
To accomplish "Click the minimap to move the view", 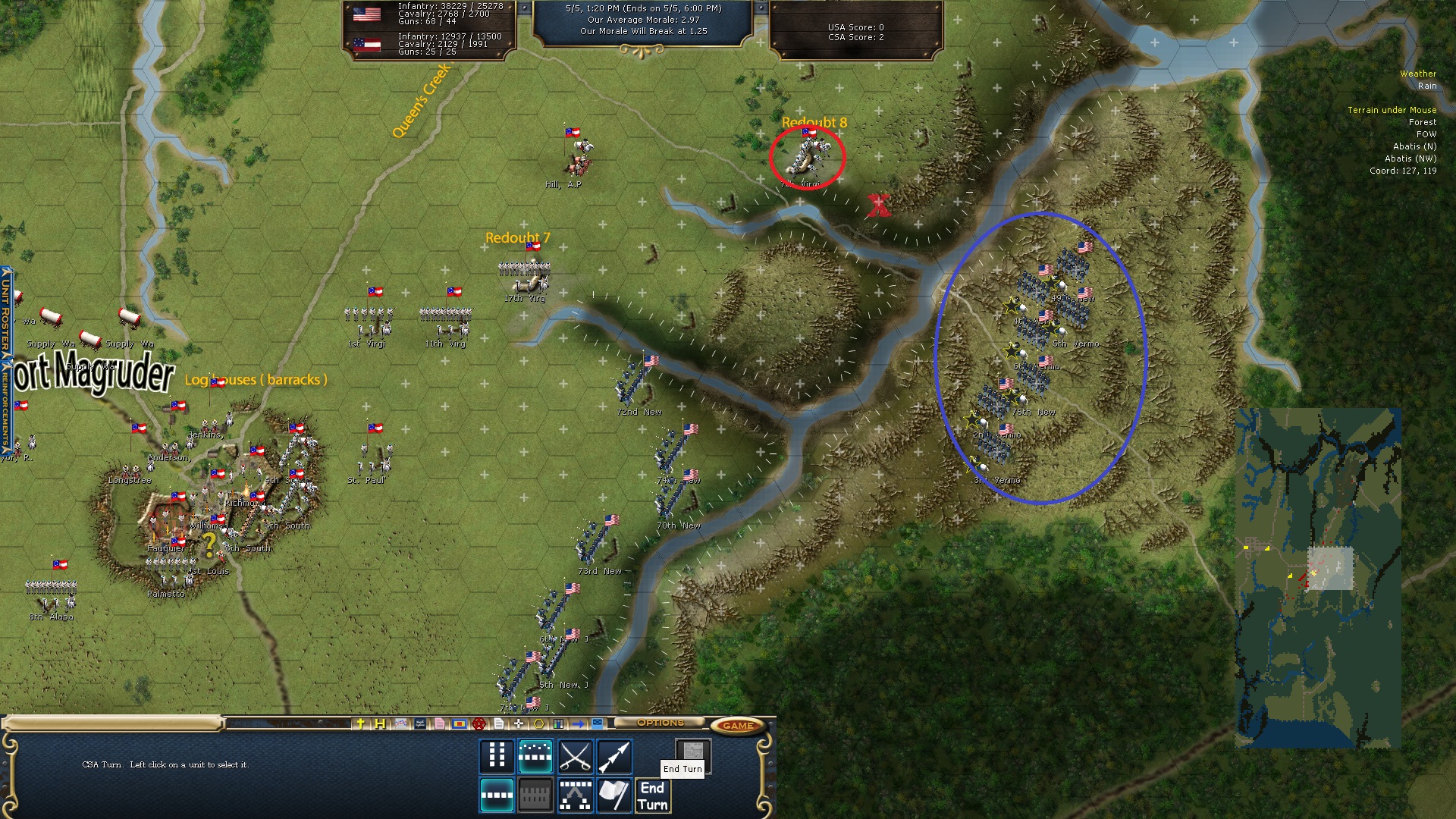I will pos(1318,578).
